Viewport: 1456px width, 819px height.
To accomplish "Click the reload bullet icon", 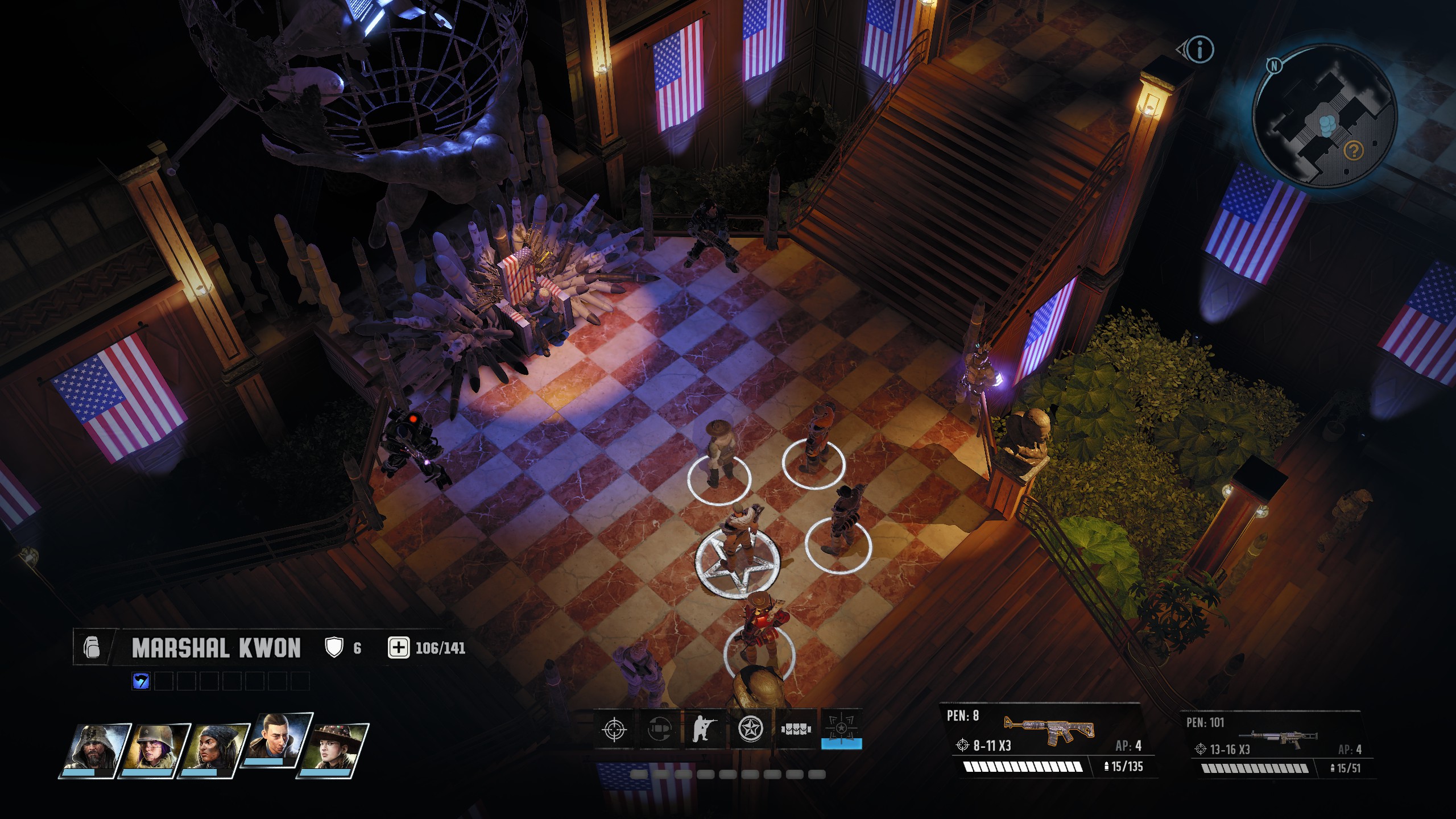I will [x=659, y=729].
